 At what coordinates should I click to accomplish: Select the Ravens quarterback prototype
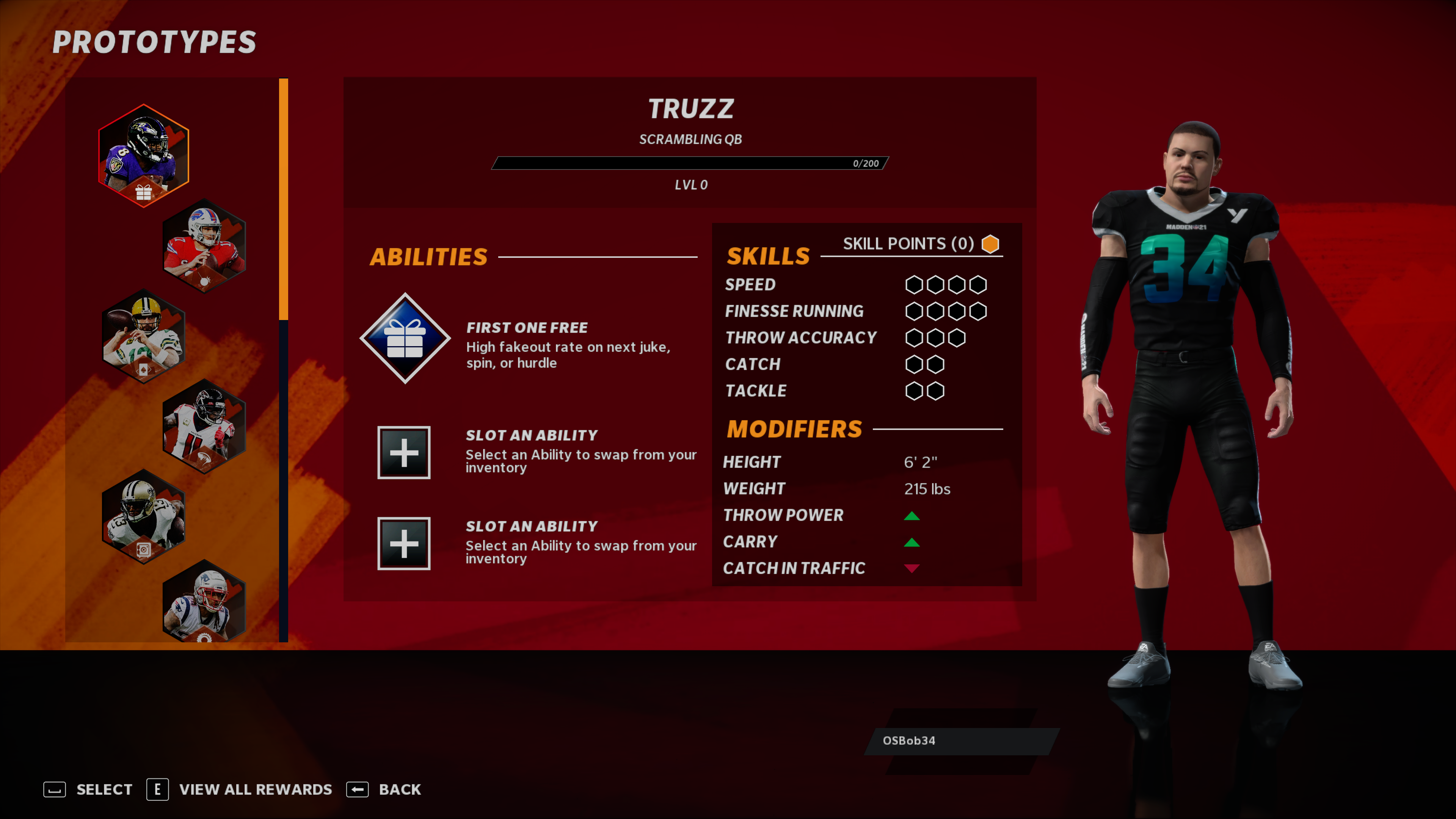click(144, 154)
